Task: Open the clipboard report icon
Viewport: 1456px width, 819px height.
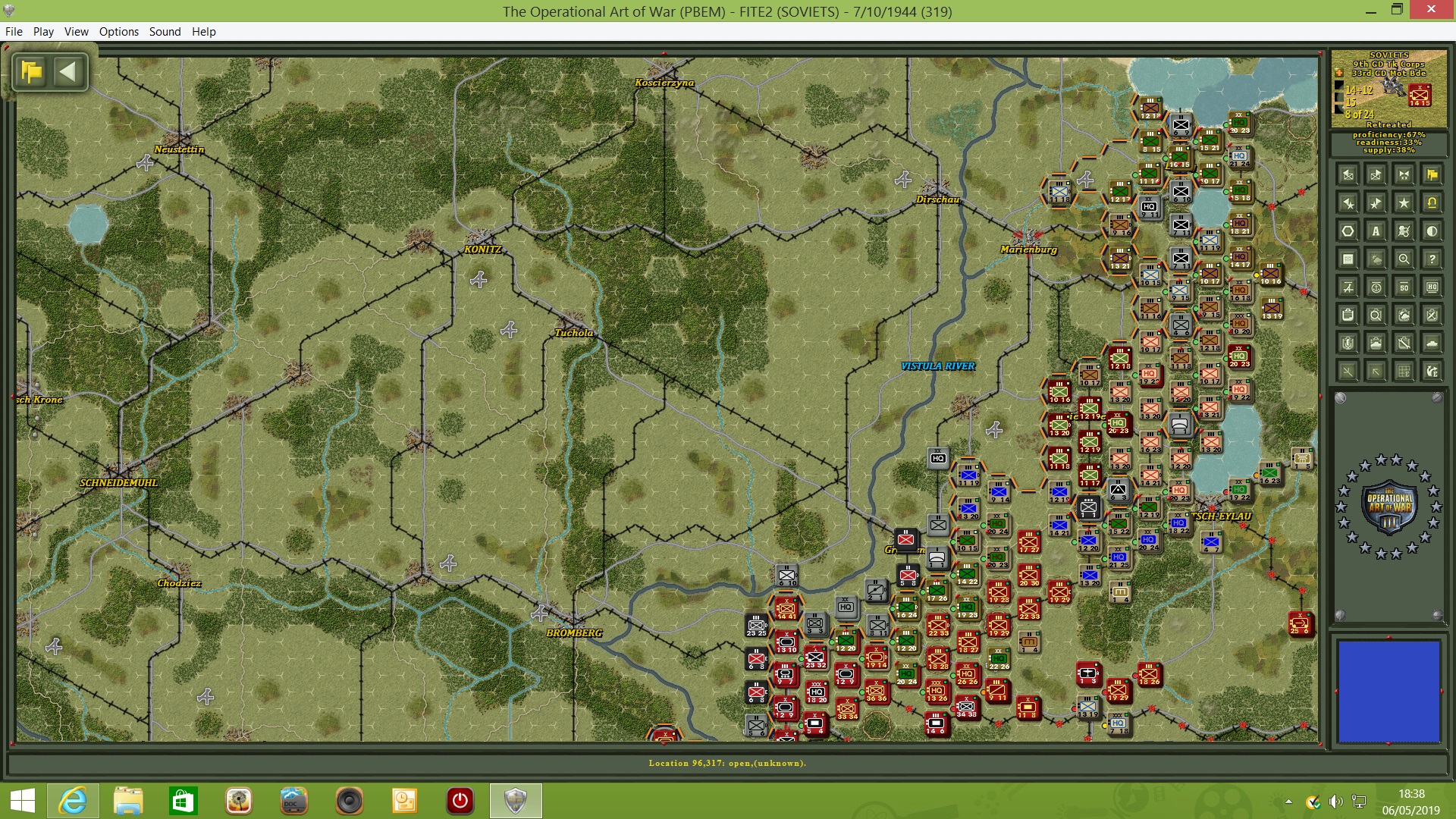Action: (x=1347, y=315)
